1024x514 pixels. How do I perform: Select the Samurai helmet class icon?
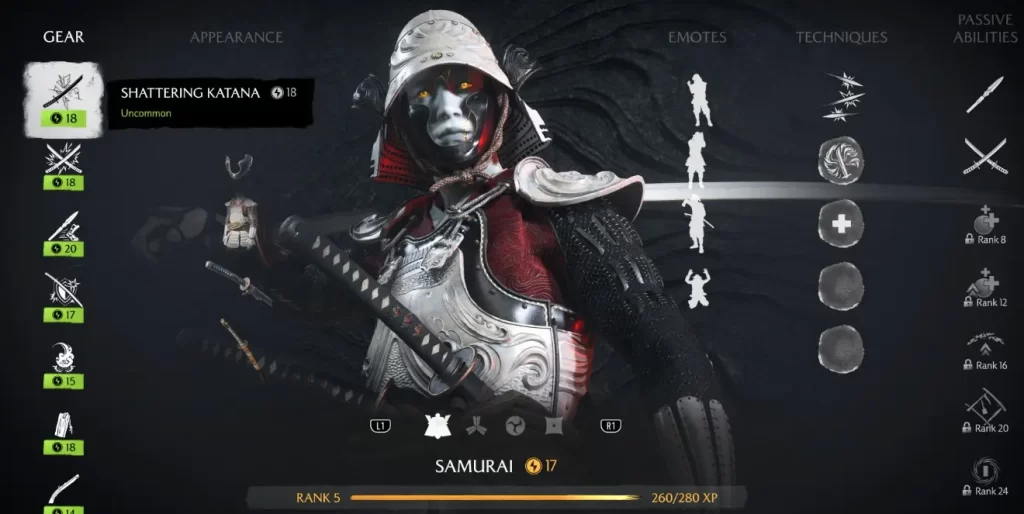point(437,425)
